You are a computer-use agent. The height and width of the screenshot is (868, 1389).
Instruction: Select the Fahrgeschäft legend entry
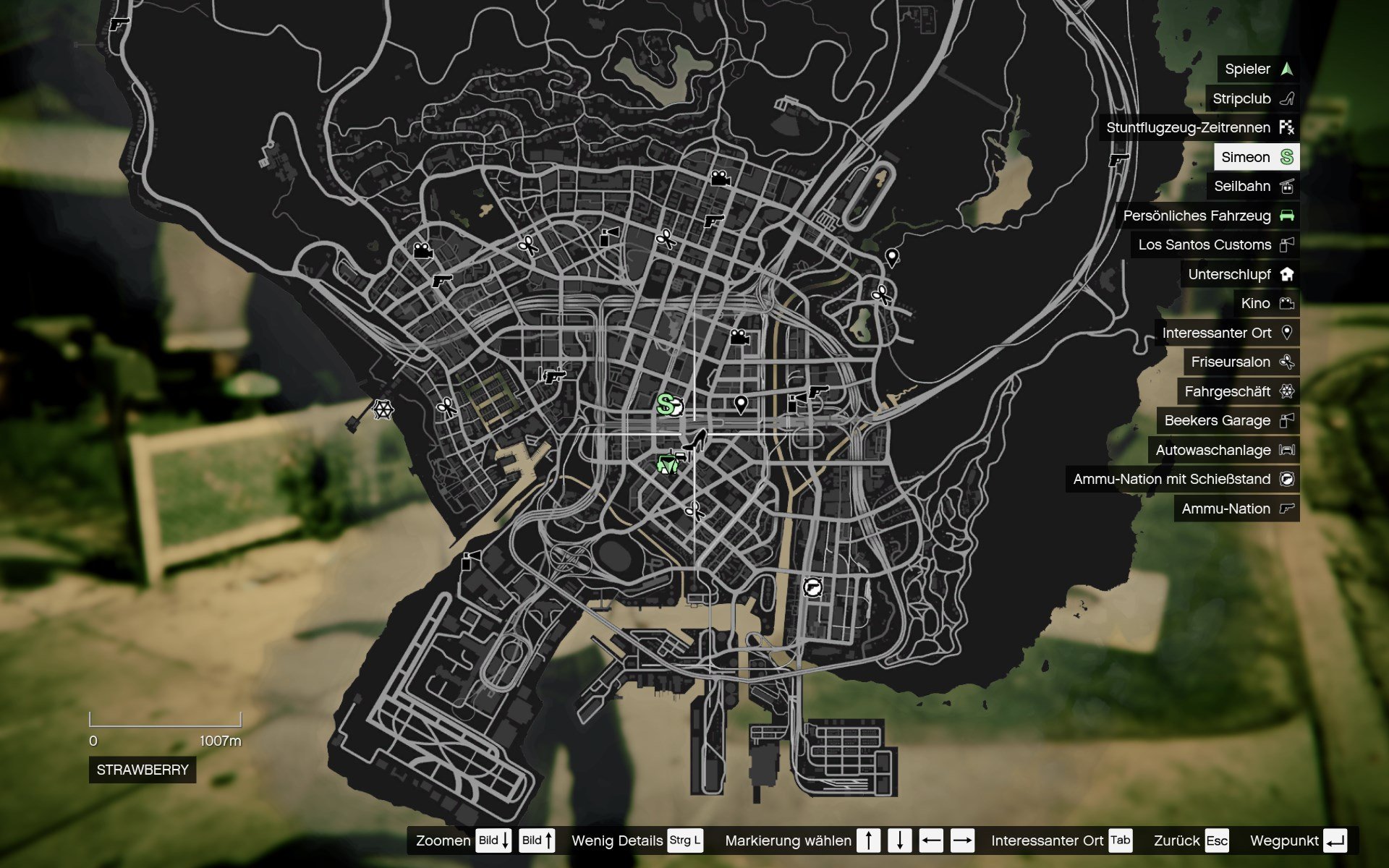coord(1238,391)
